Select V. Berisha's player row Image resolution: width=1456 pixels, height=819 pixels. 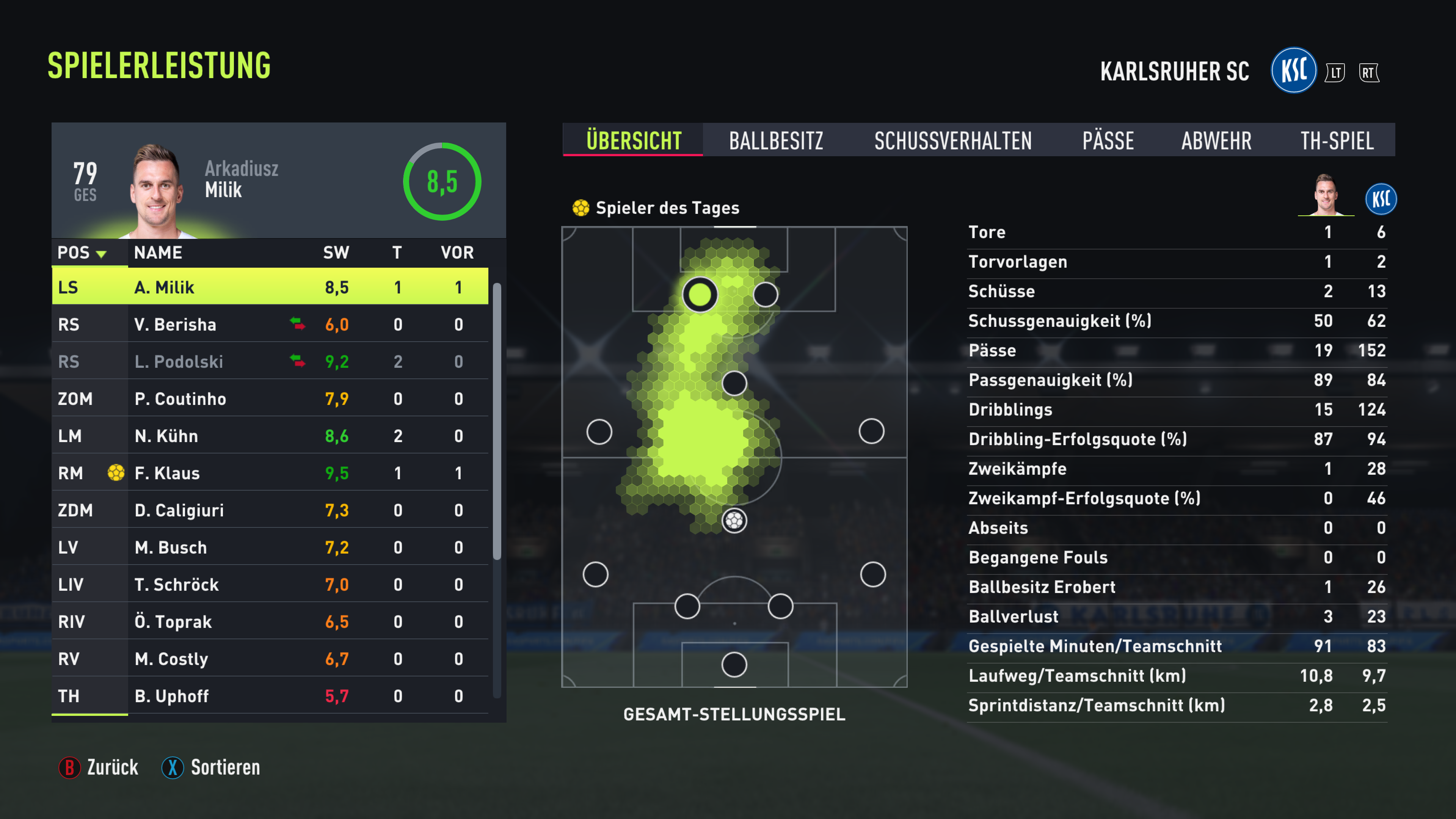270,325
